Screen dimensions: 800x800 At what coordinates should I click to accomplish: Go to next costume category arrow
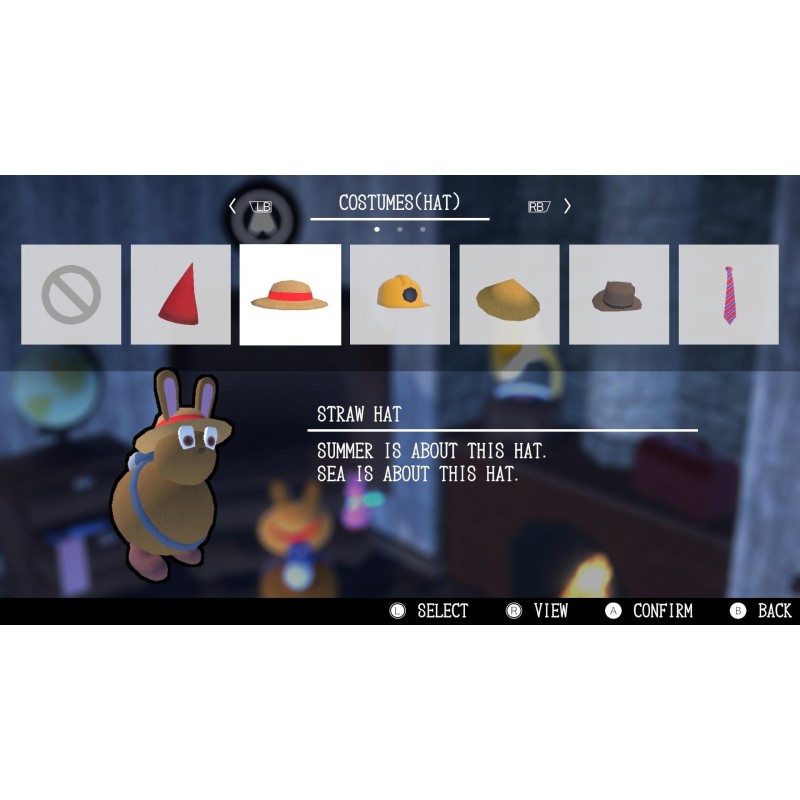(567, 206)
